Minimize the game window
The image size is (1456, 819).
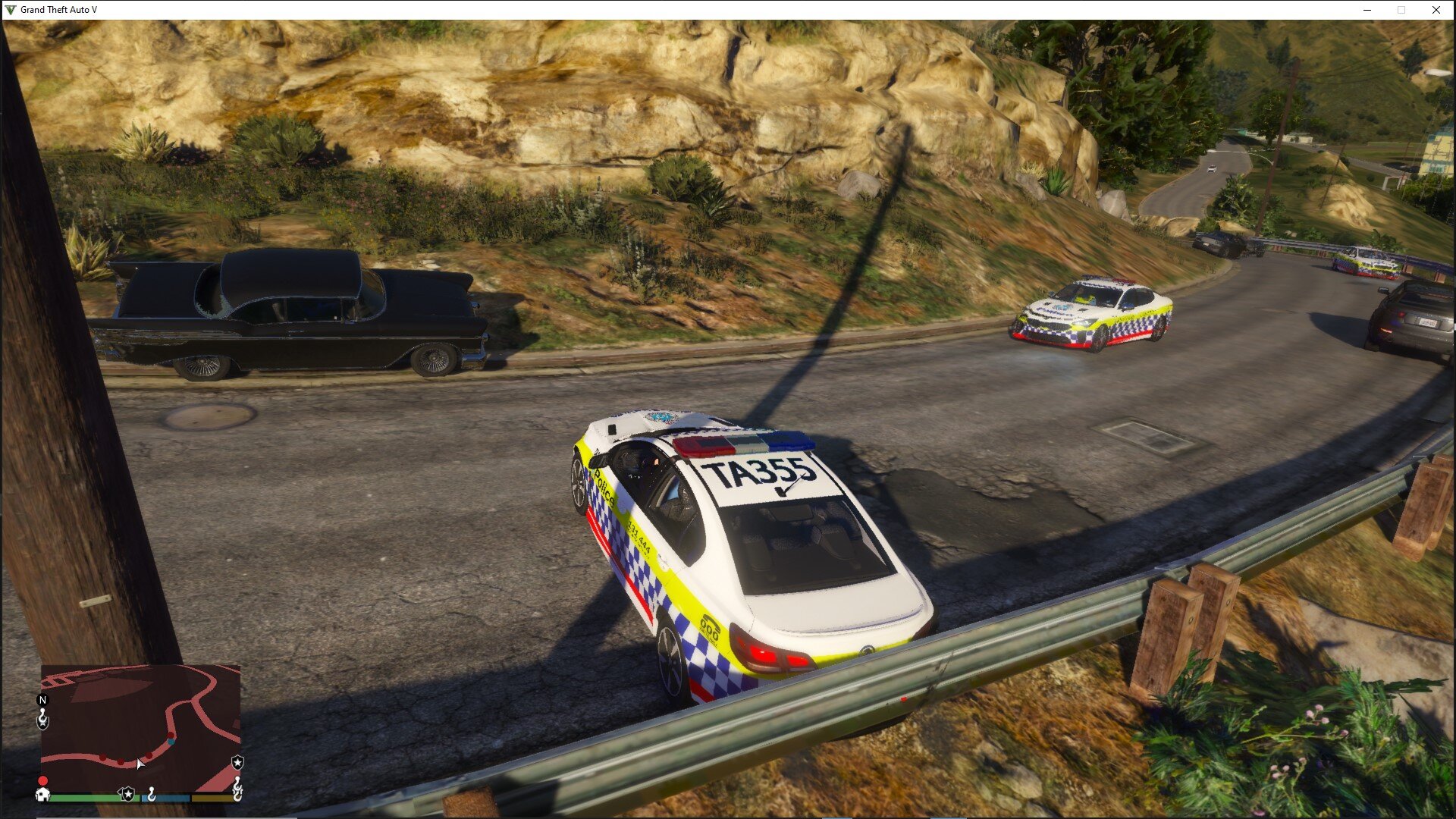(x=1367, y=10)
